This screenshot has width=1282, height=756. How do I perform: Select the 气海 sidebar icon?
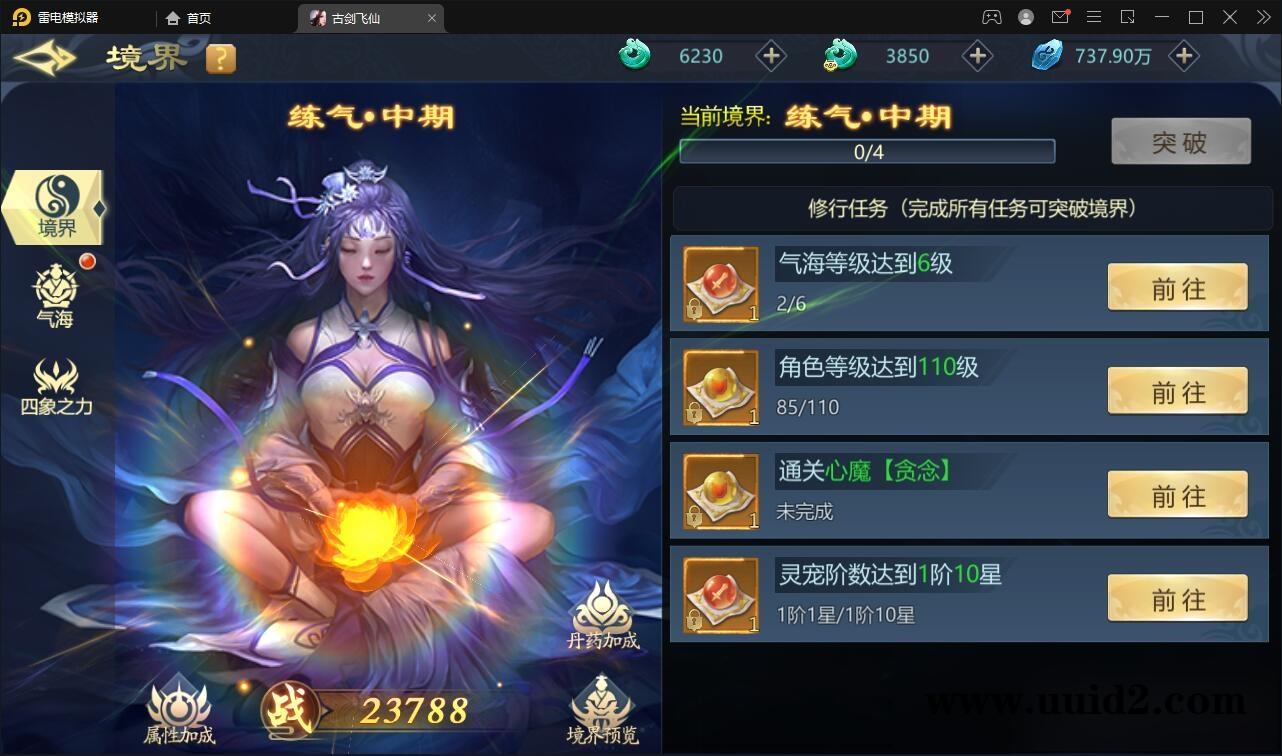55,293
